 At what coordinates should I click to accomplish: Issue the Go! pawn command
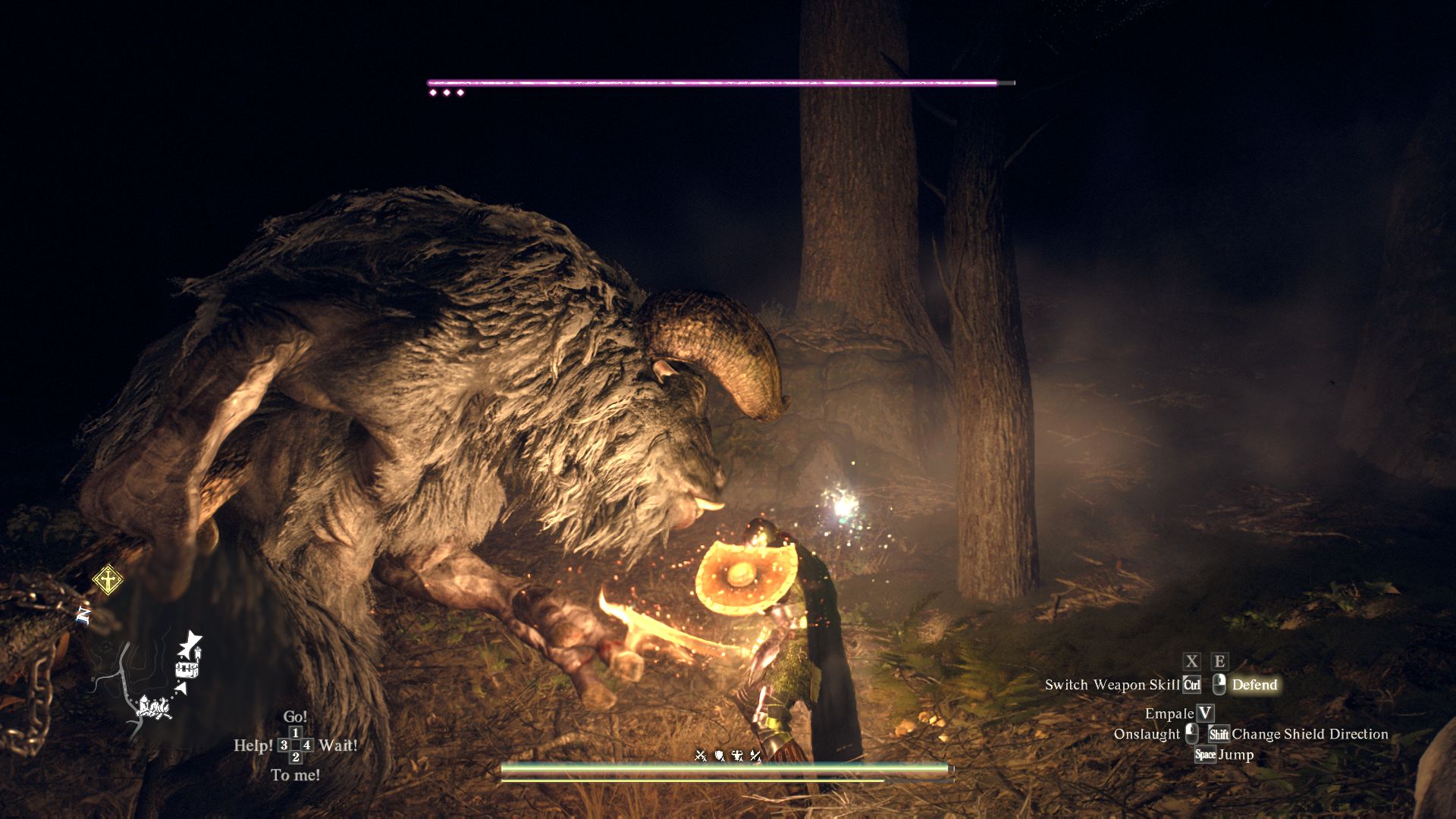click(295, 717)
